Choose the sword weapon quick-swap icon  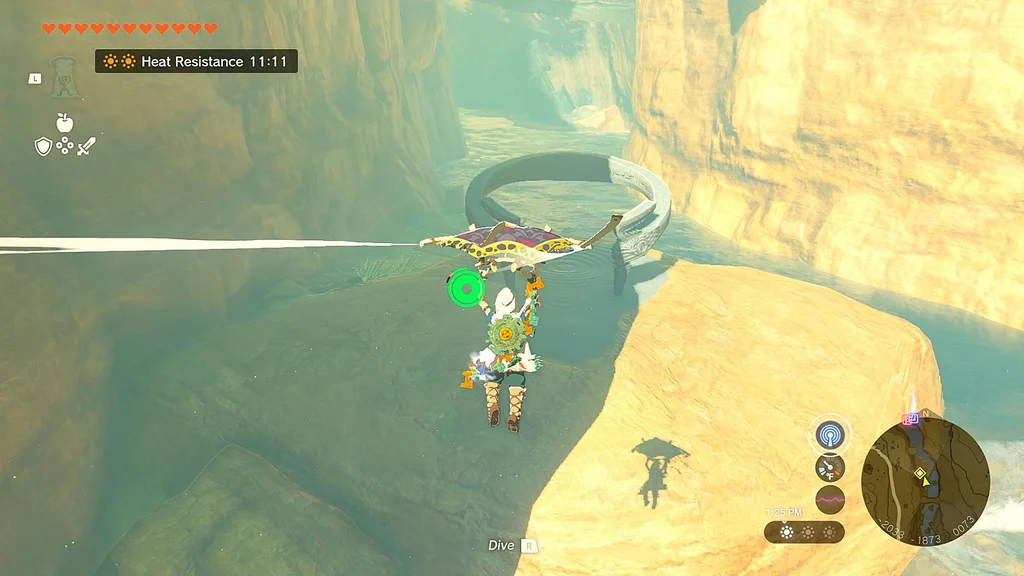87,147
